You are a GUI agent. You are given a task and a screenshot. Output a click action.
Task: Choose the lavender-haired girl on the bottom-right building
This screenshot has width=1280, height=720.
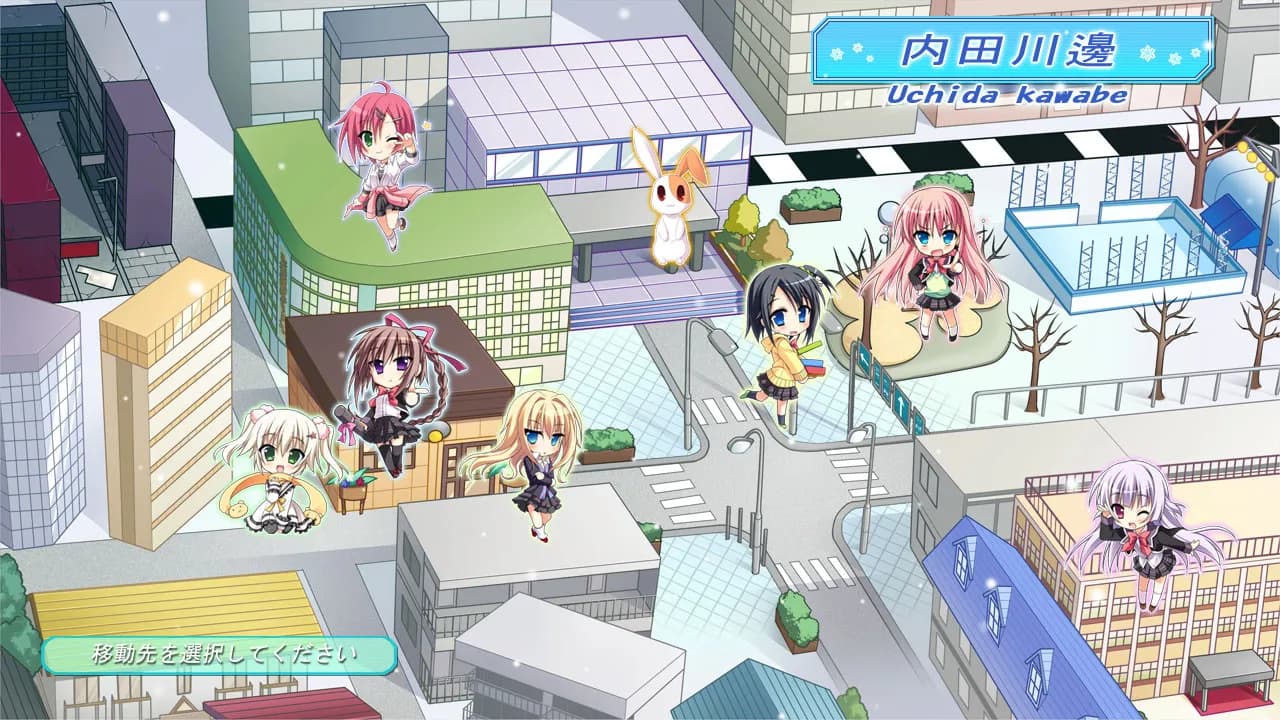(1140, 530)
